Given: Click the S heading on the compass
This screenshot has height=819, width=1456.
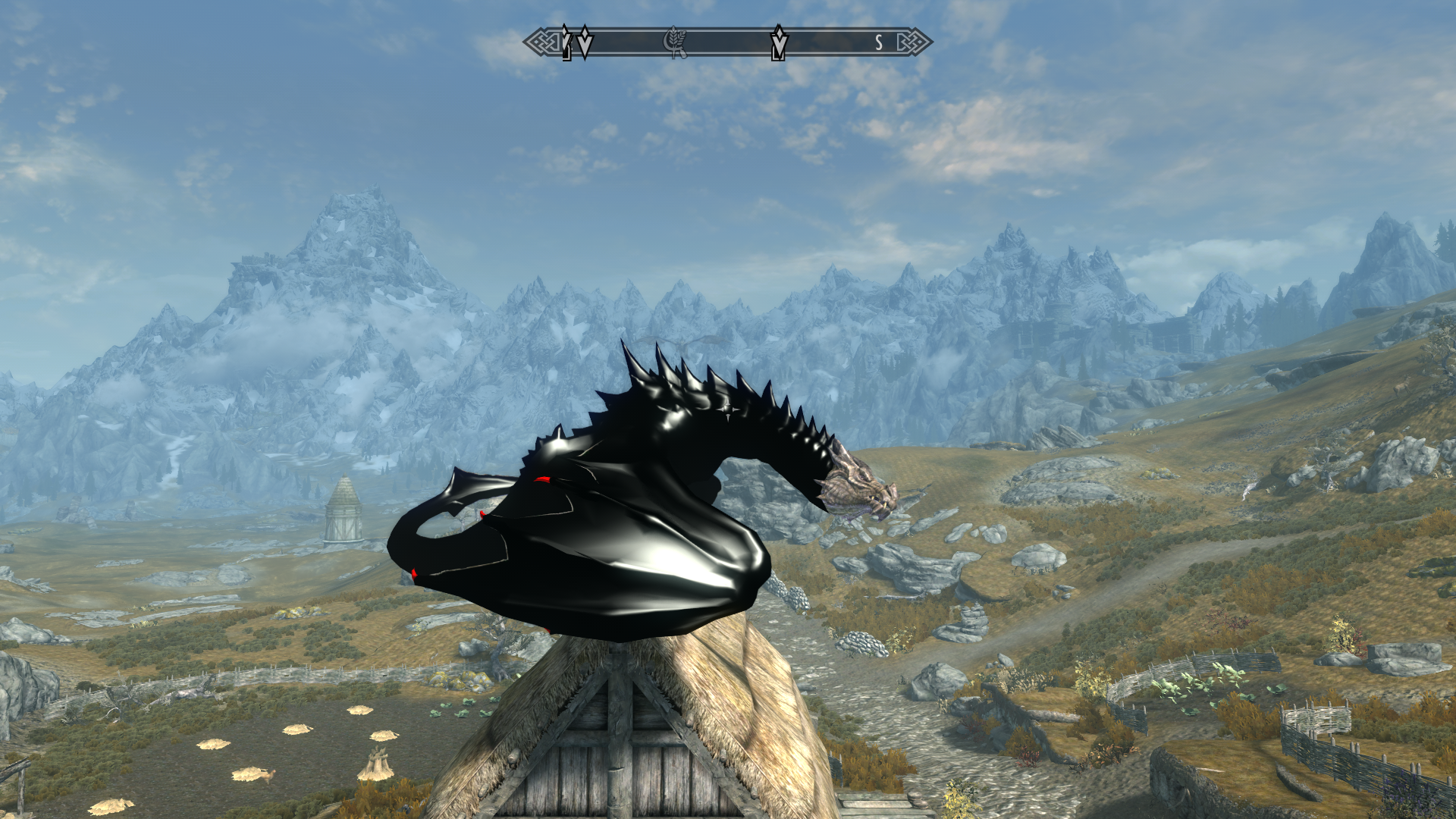Looking at the screenshot, I should coord(879,43).
